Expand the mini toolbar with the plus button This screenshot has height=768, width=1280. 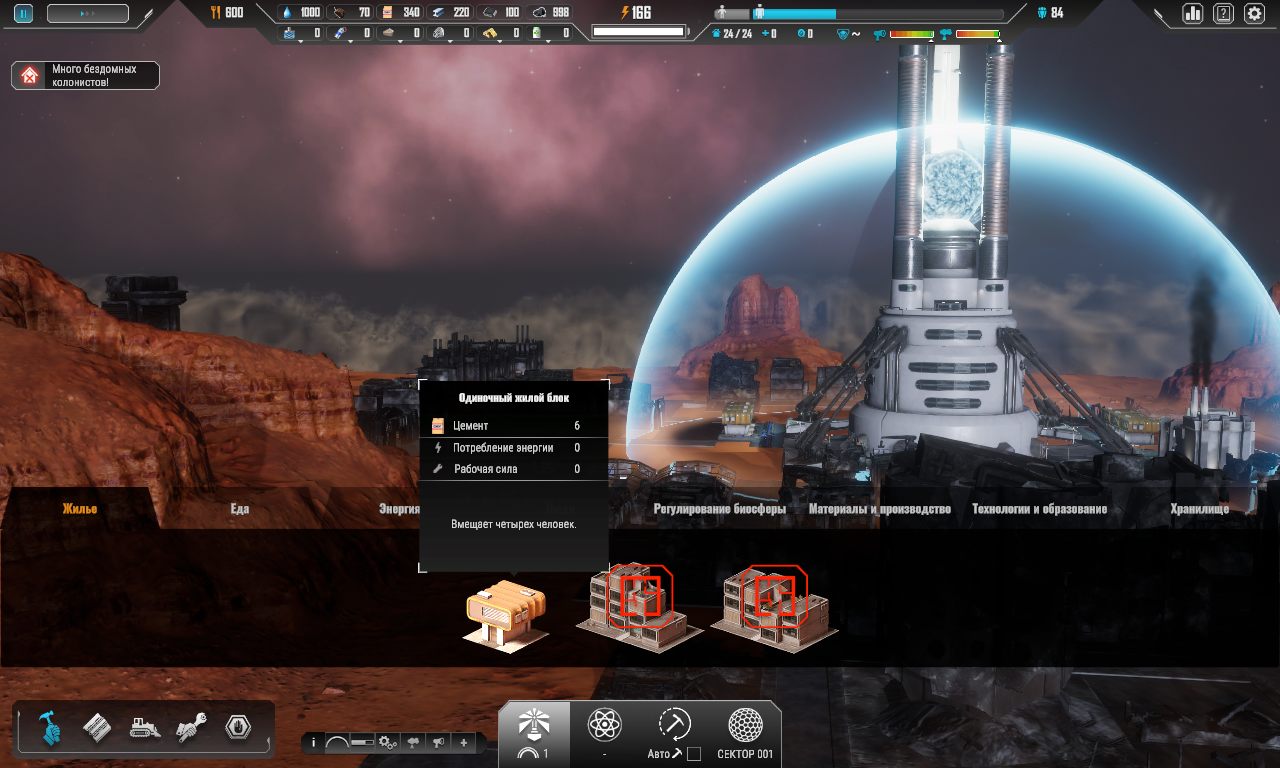[463, 742]
